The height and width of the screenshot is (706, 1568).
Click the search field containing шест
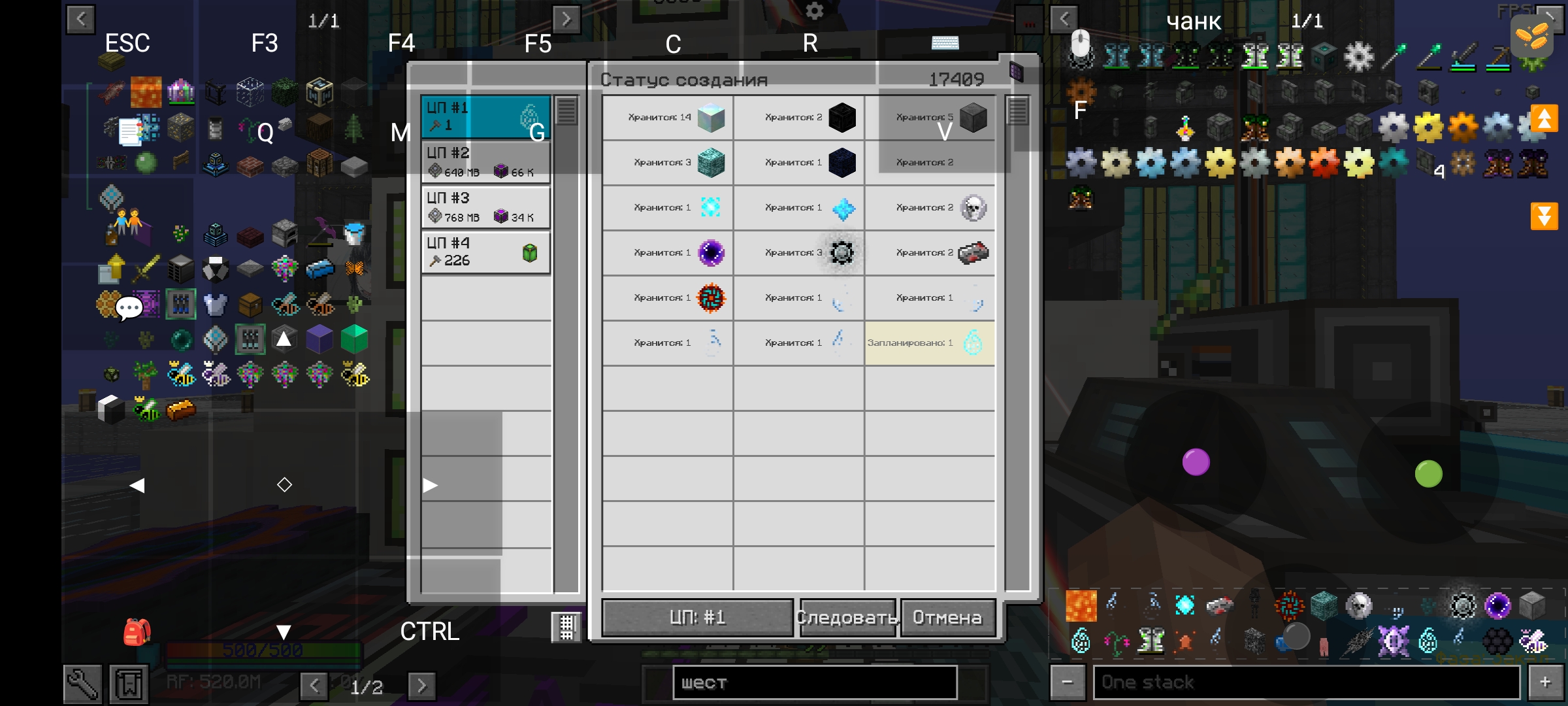point(815,683)
